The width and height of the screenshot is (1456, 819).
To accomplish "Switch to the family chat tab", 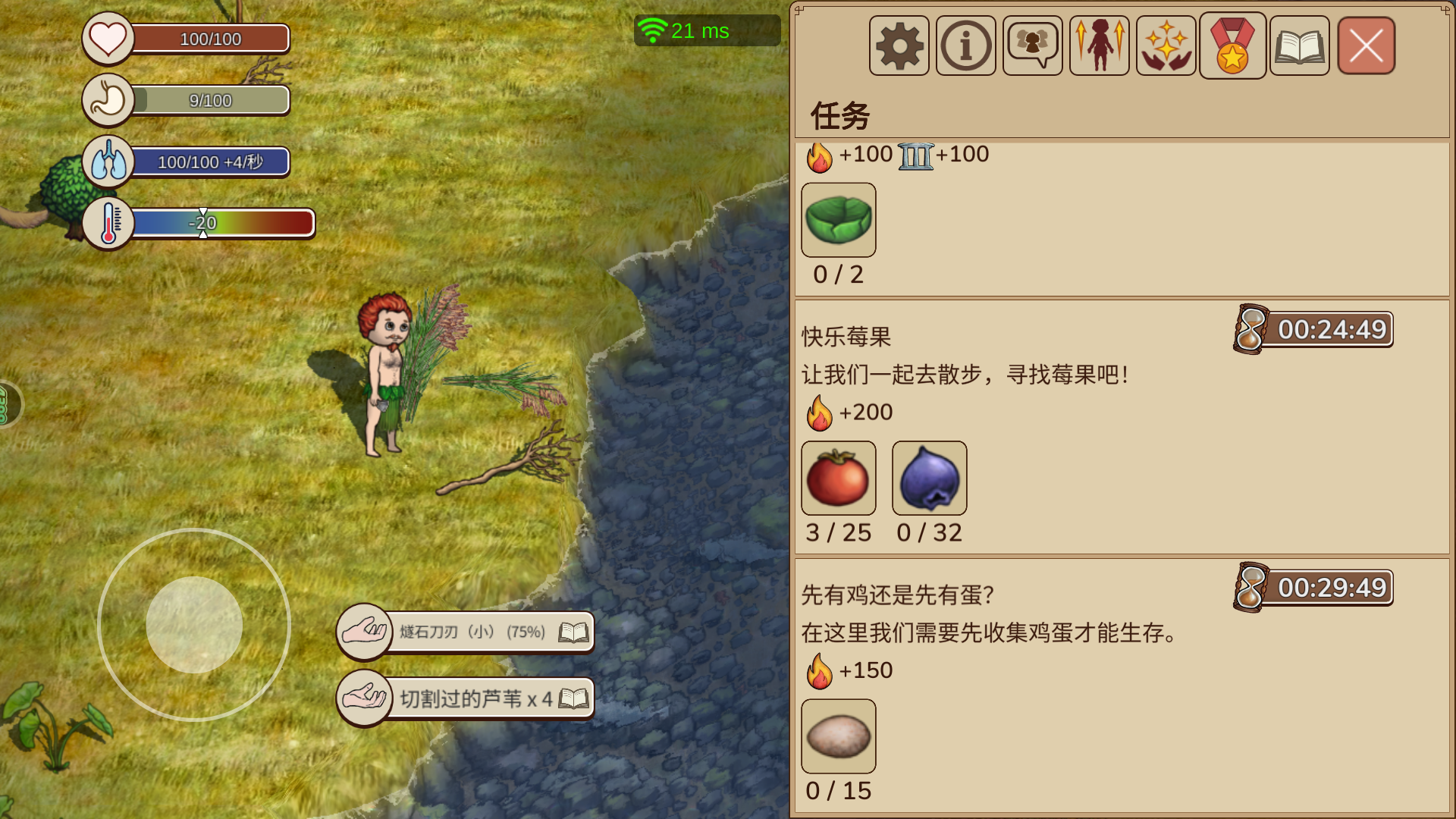I will pos(1032,46).
